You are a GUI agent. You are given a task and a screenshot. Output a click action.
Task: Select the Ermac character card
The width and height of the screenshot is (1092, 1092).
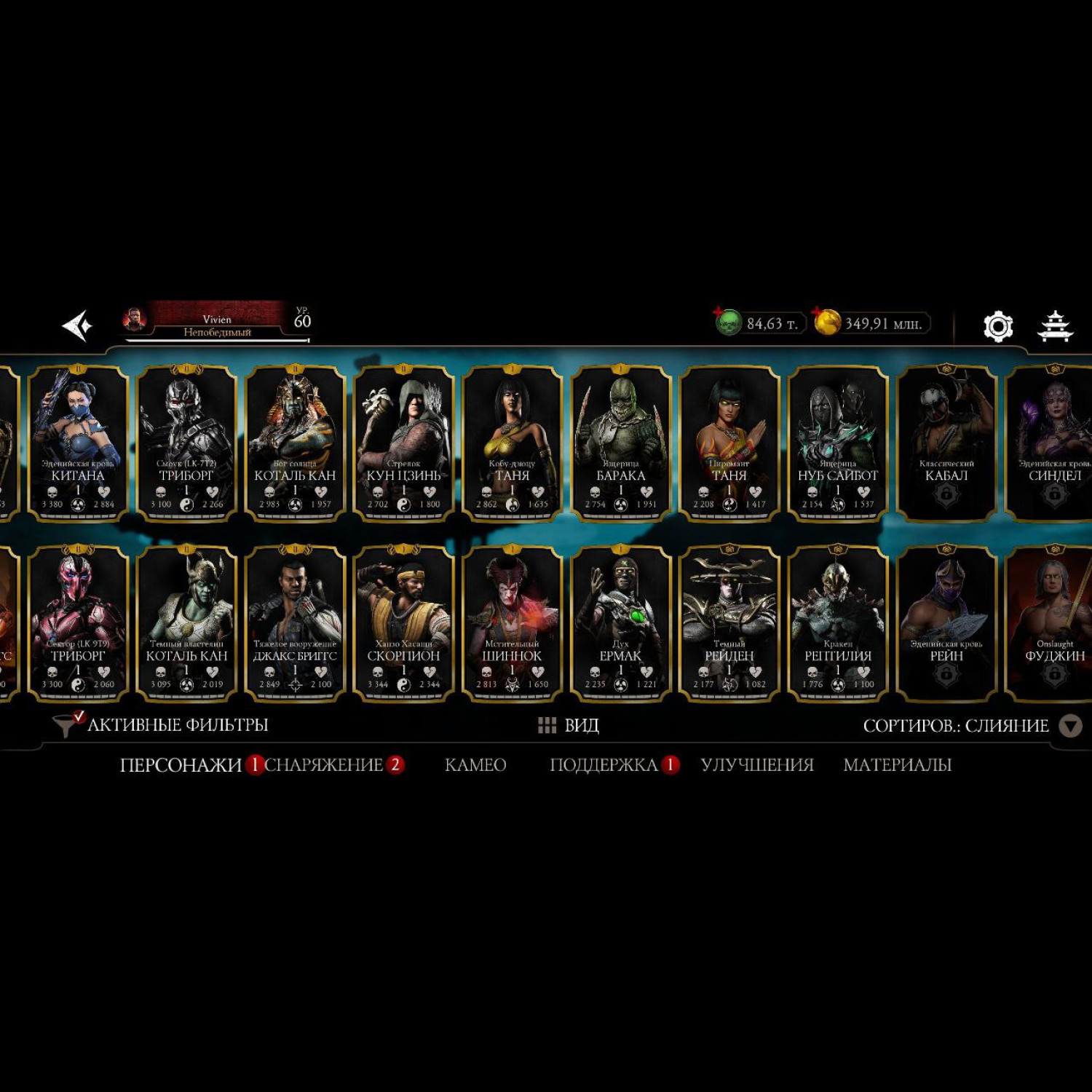pos(621,623)
